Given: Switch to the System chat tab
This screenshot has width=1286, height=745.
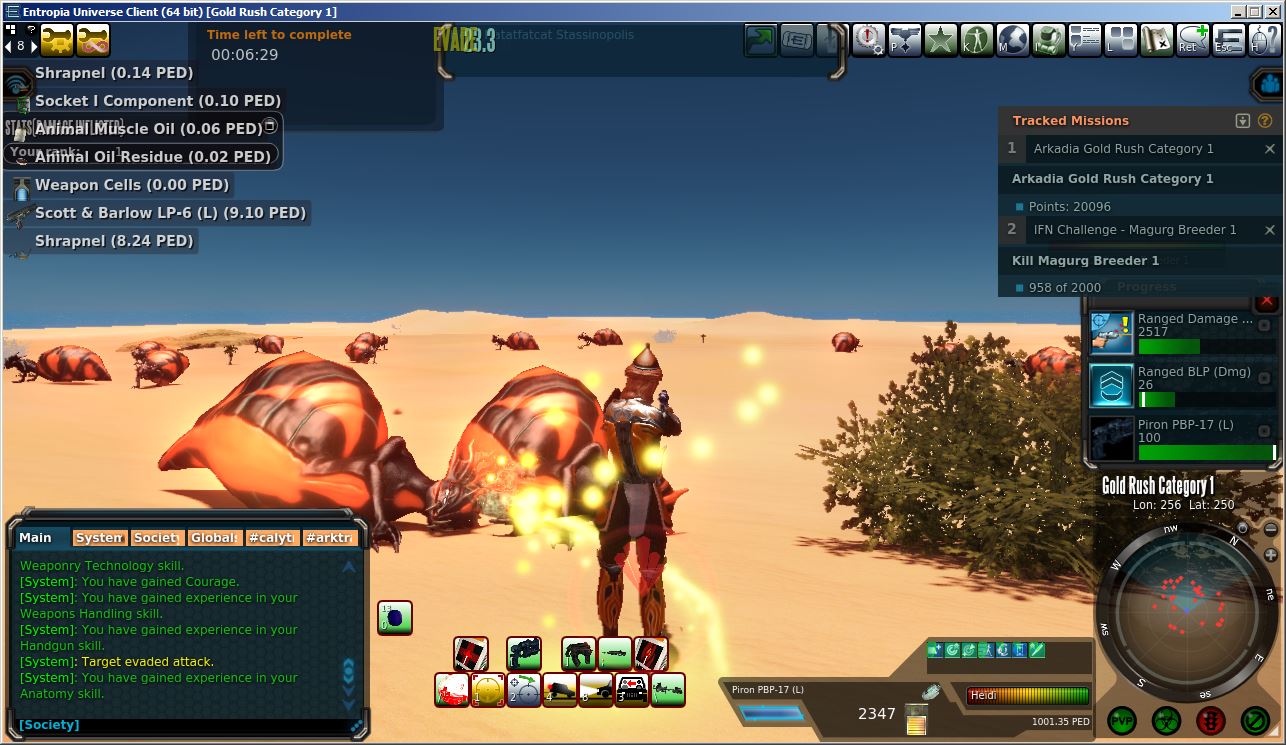Looking at the screenshot, I should 100,538.
